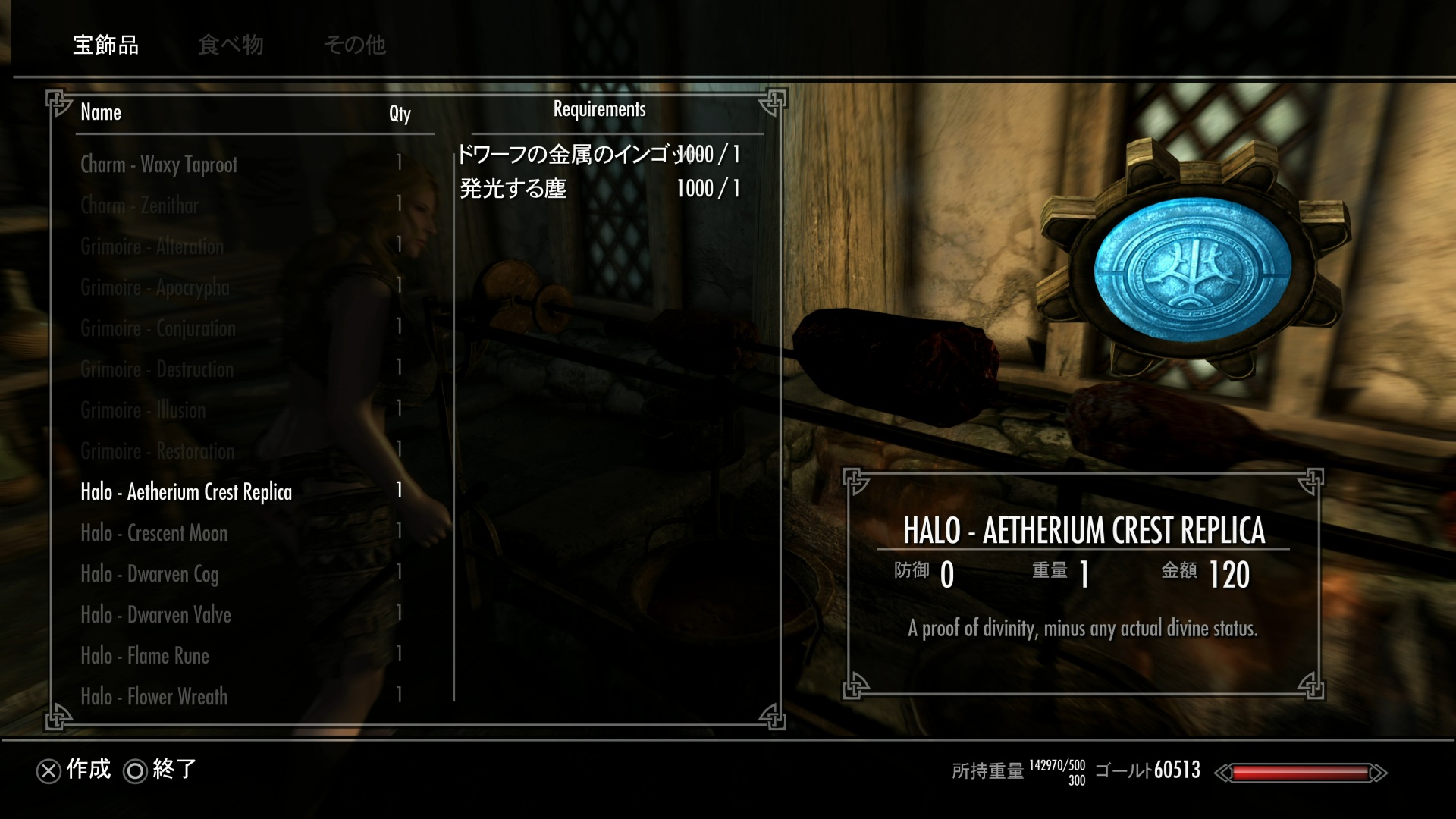This screenshot has width=1456, height=819.
Task: Select the Halo - Flame Rune row
Action: (x=145, y=656)
